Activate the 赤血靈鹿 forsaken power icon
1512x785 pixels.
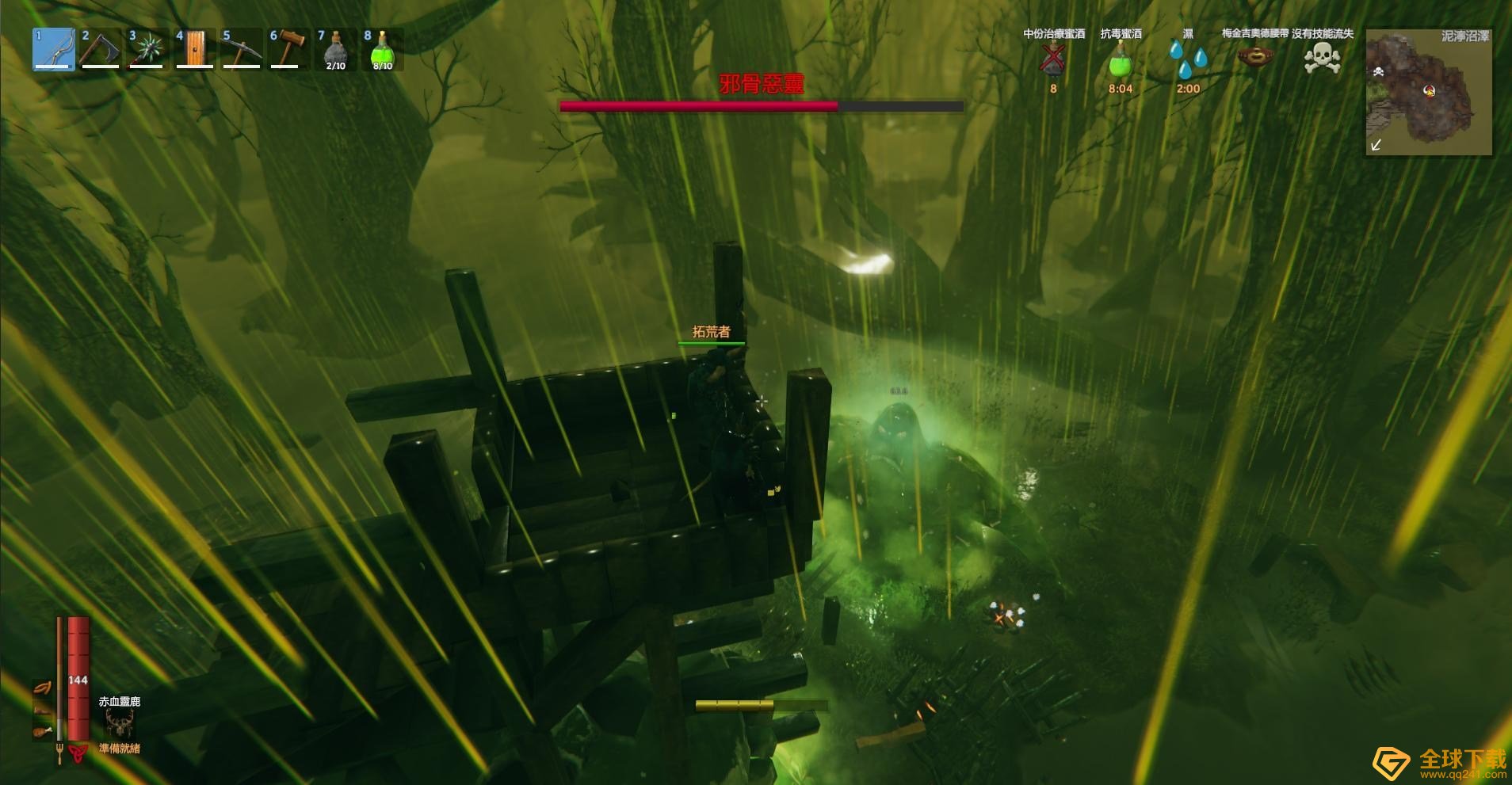(120, 722)
